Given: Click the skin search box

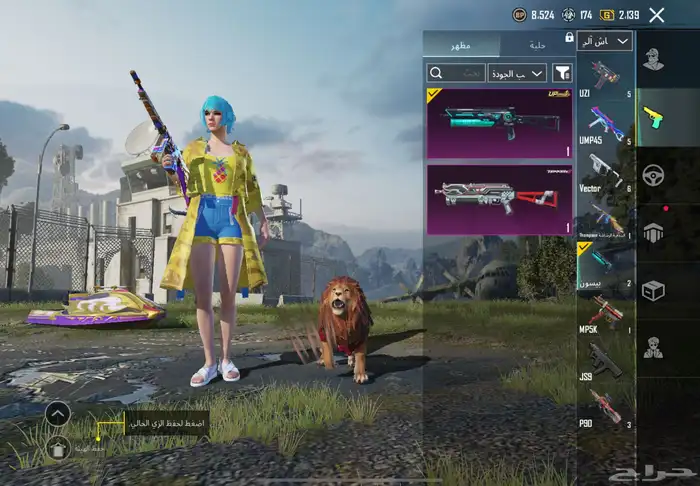Looking at the screenshot, I should 456,73.
